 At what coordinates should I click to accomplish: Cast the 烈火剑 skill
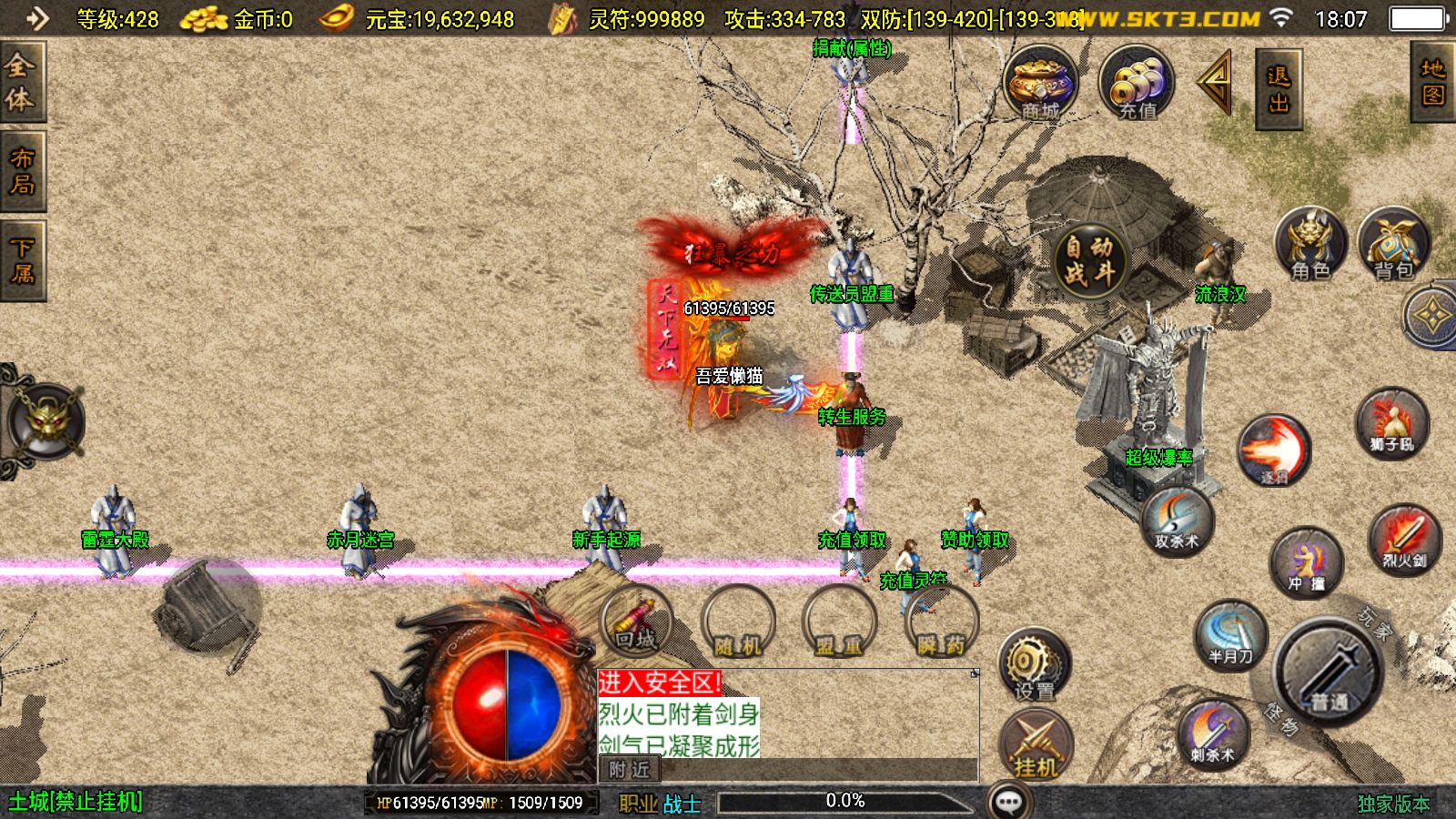(1404, 540)
